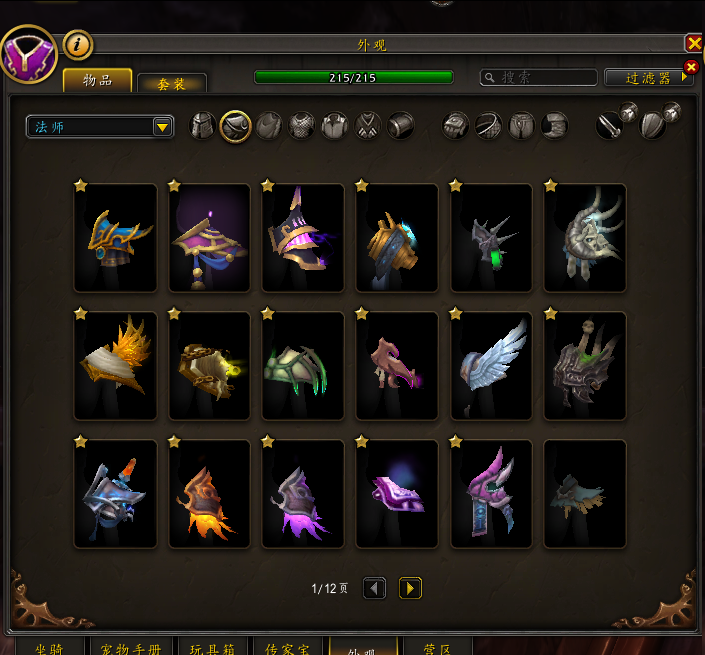Pick the blue and gold antler shoulder
705x655 pixels.
click(x=115, y=237)
